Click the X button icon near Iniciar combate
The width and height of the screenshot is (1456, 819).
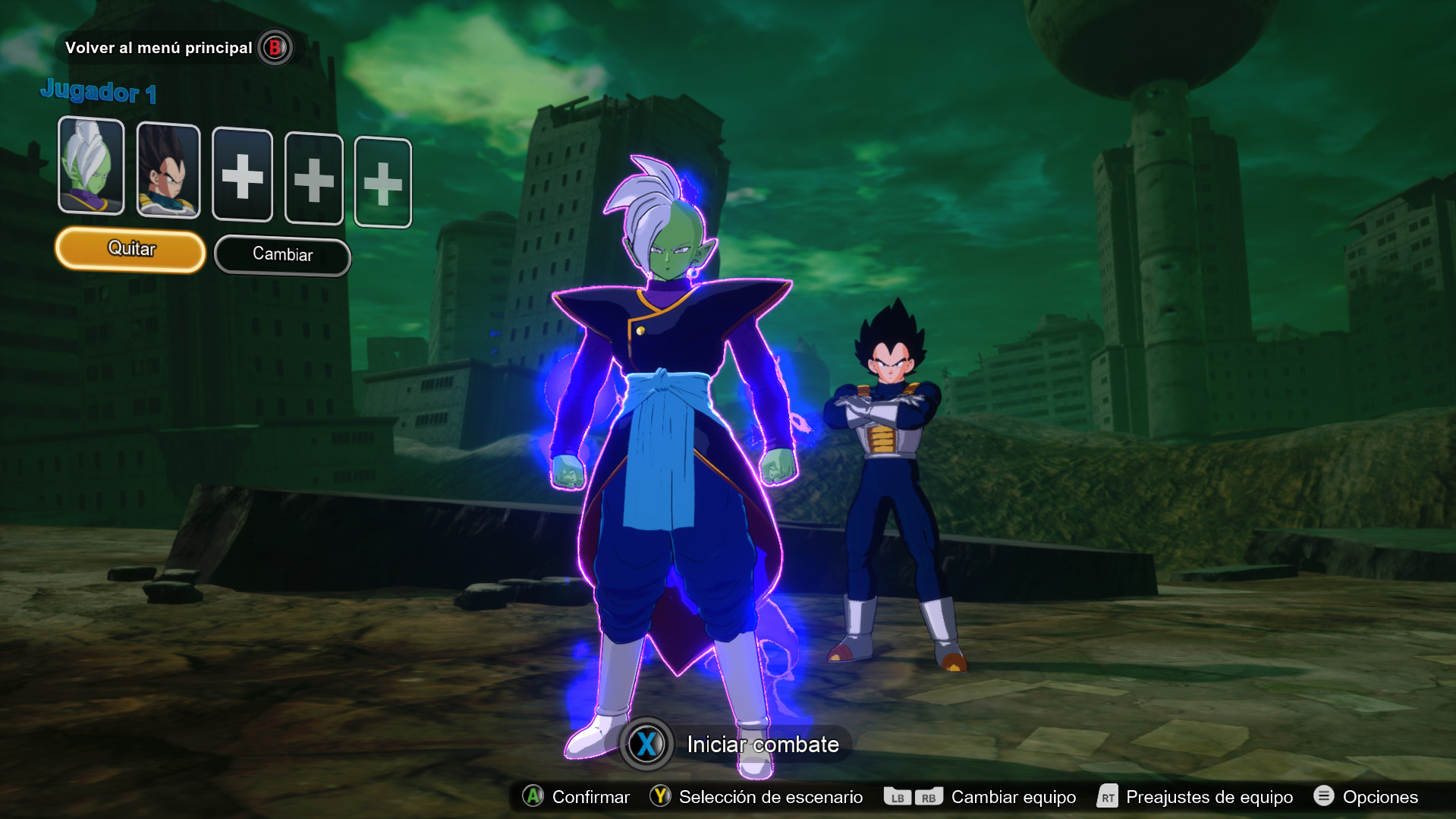click(x=646, y=745)
